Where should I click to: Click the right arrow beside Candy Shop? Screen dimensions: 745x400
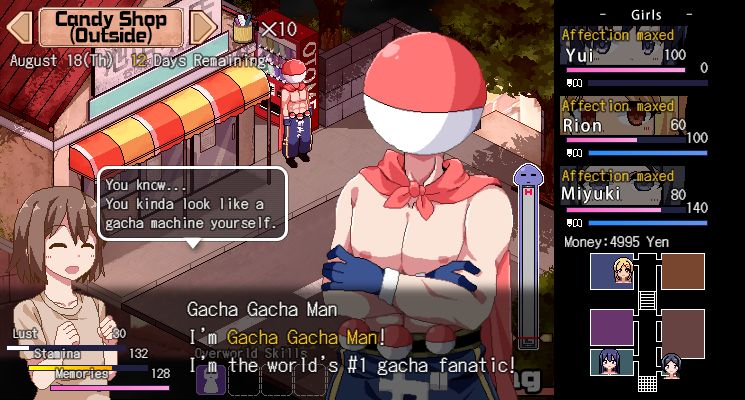pyautogui.click(x=201, y=27)
